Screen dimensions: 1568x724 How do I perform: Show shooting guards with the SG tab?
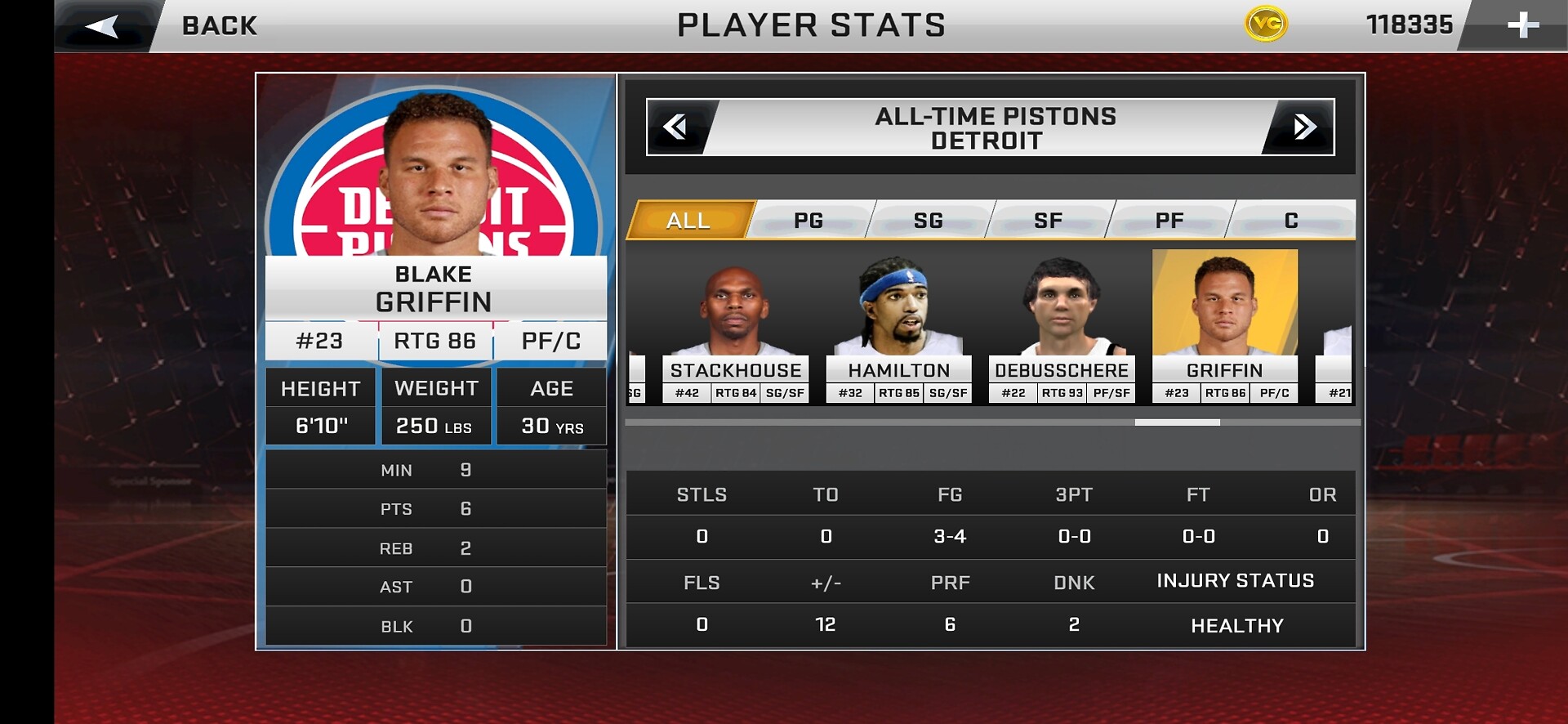[x=929, y=220]
